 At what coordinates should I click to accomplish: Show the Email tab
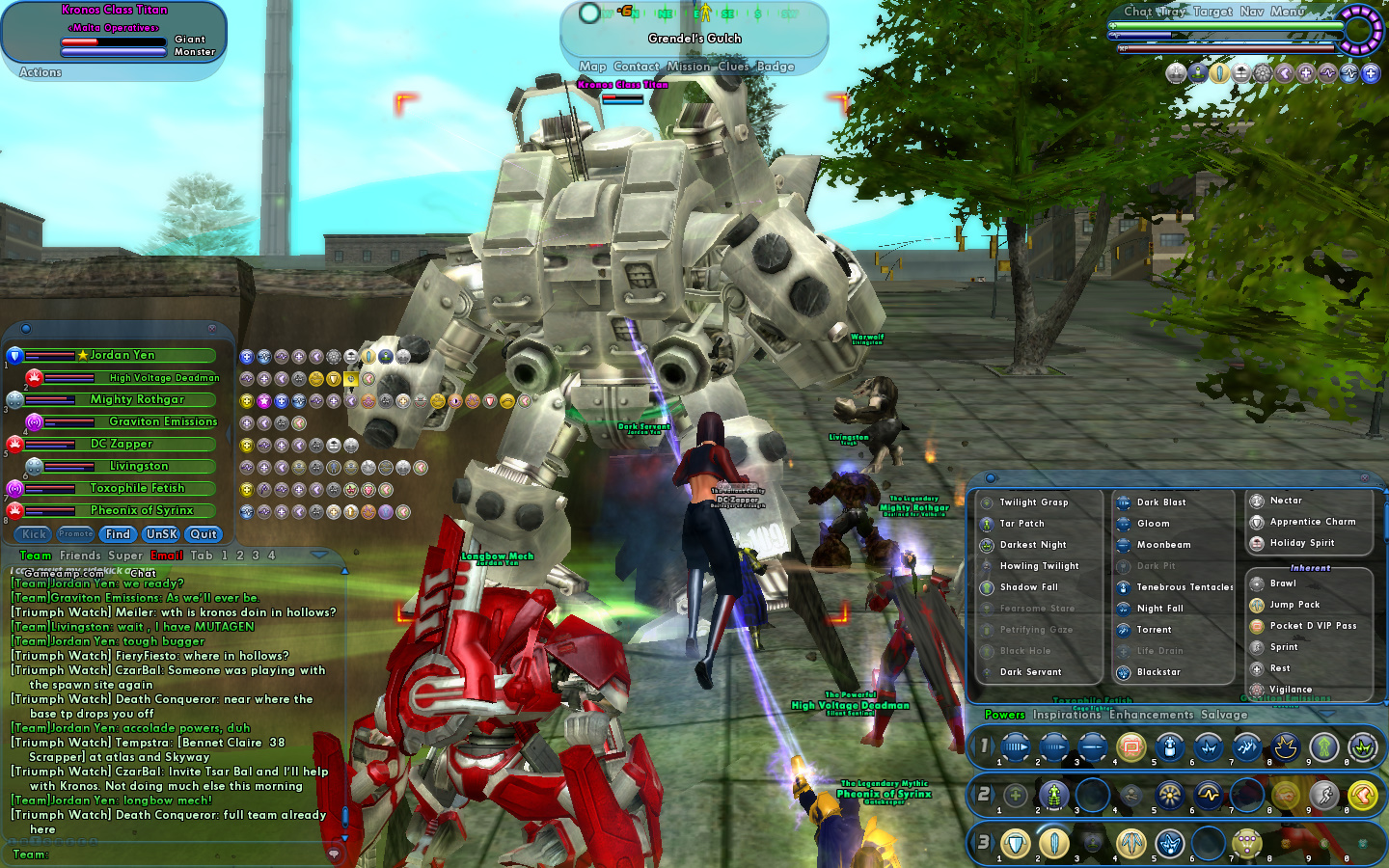167,556
